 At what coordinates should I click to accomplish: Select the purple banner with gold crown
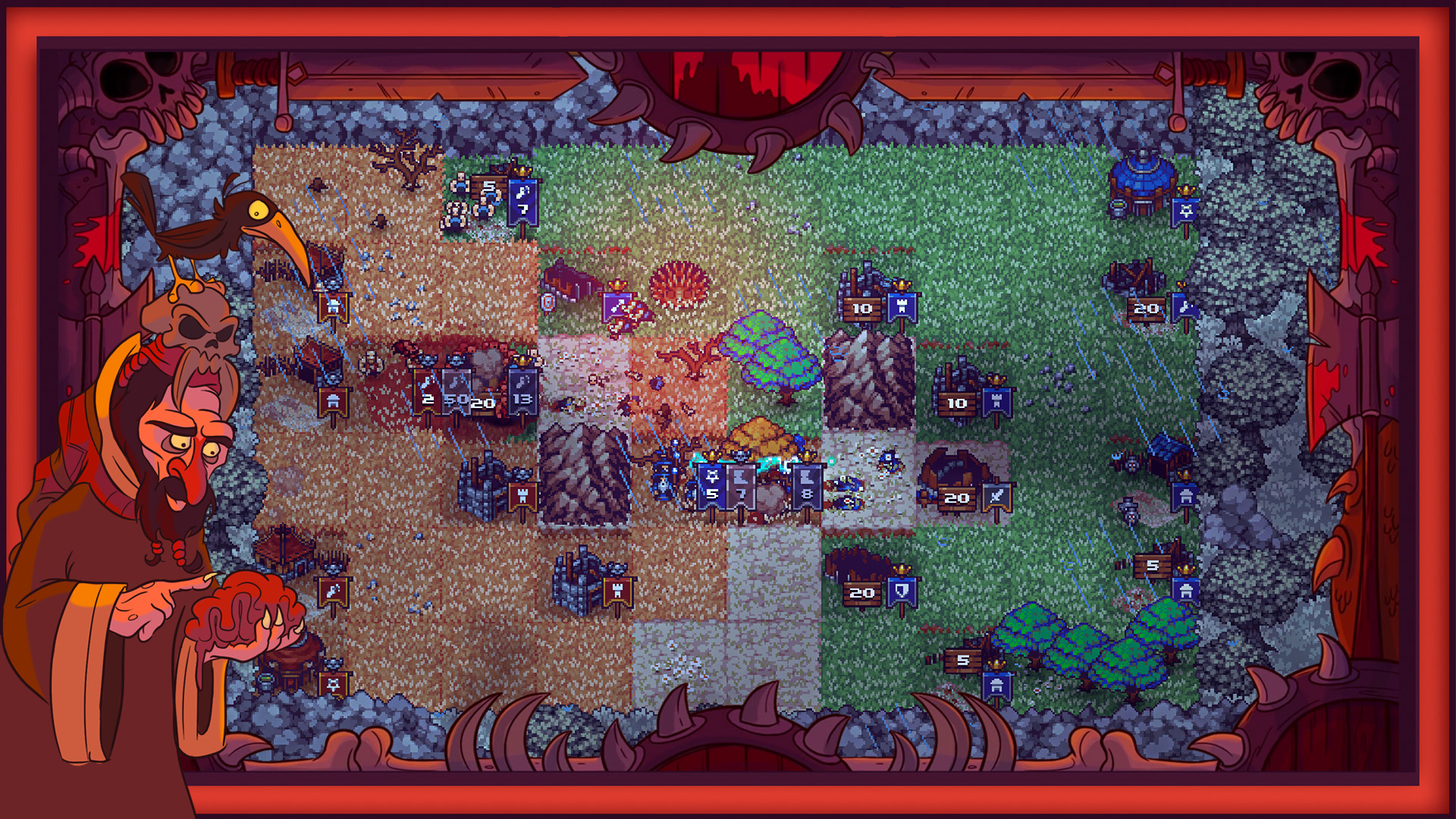pyautogui.click(x=617, y=307)
